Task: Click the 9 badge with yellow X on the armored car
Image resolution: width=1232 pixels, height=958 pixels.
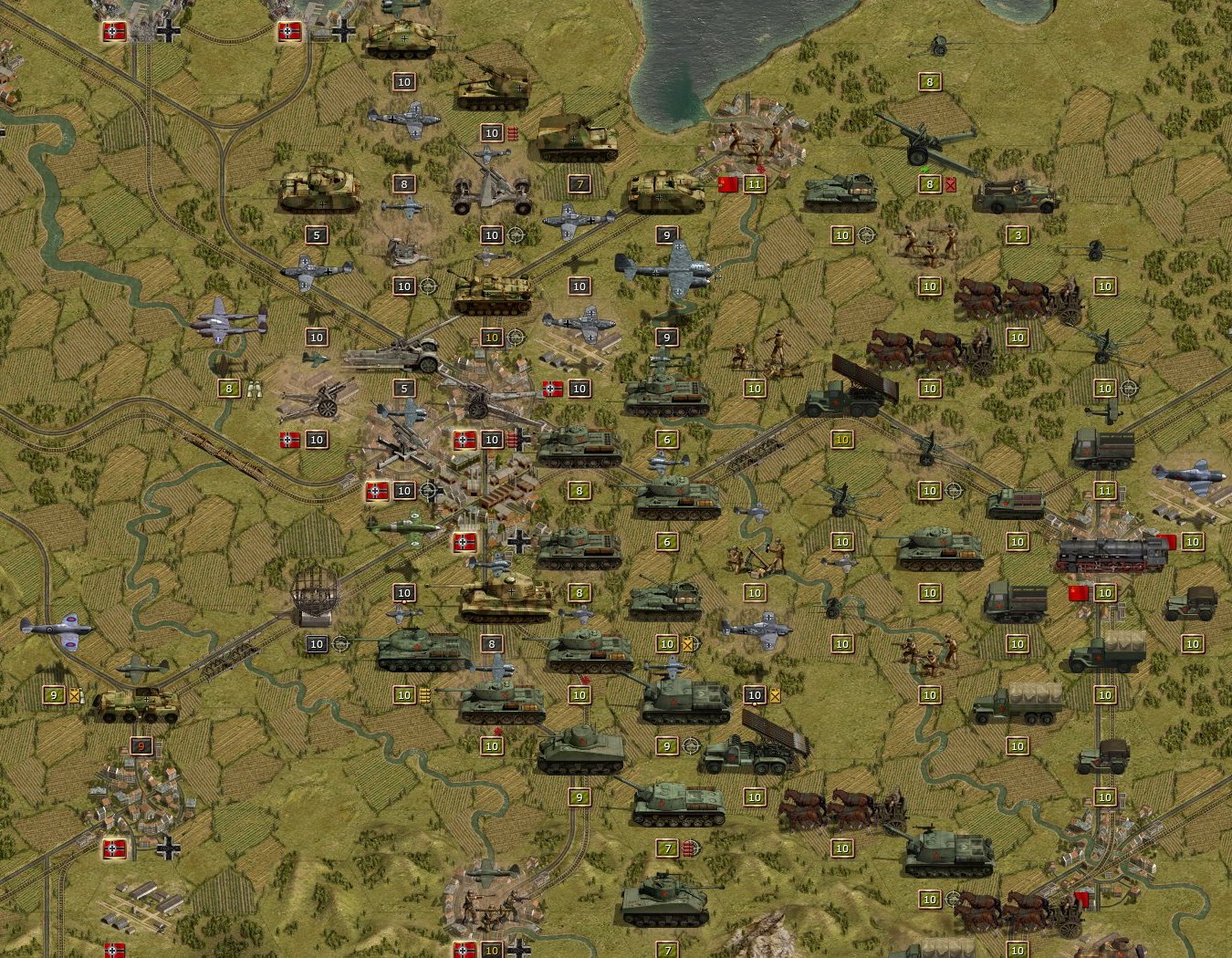Action: coord(55,693)
